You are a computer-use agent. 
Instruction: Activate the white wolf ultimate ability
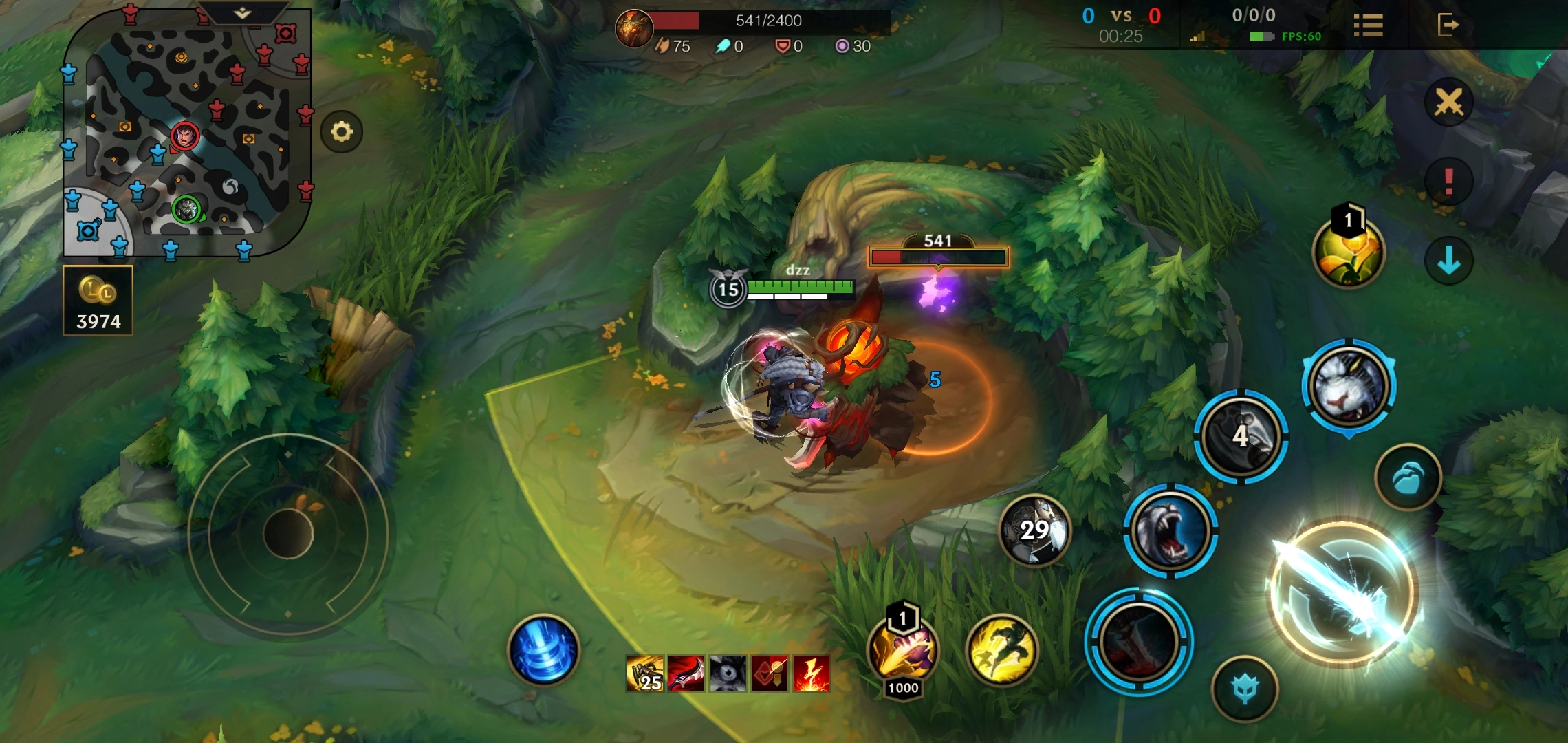[1349, 387]
